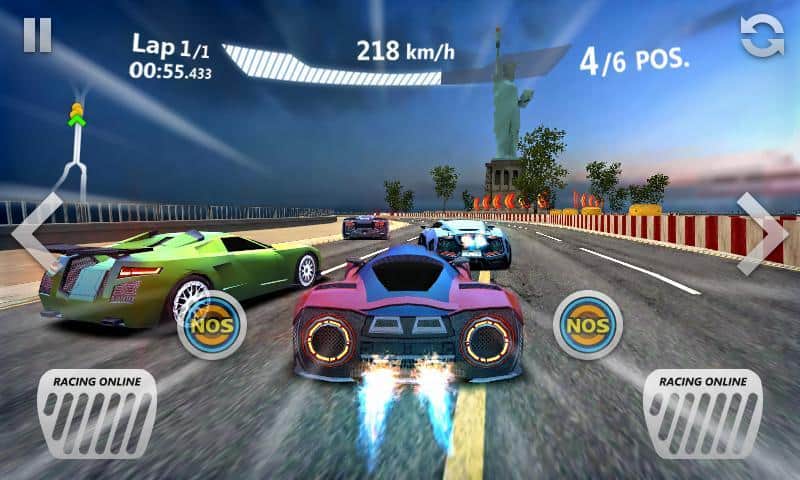800x480 pixels.
Task: Activate the NOS button beside the brake pedal
Action: tap(212, 325)
